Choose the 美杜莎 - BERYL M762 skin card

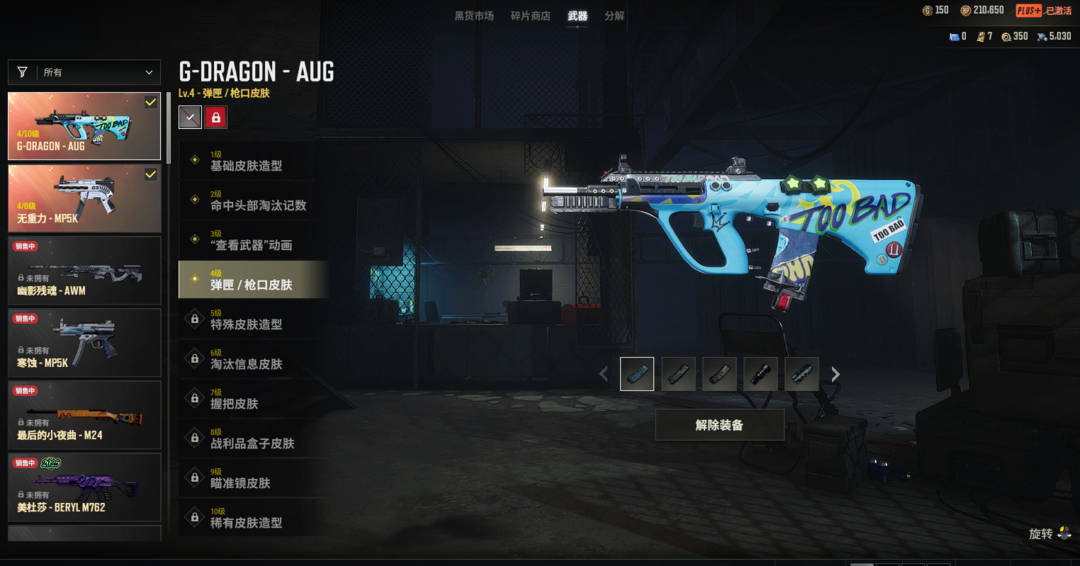point(84,486)
